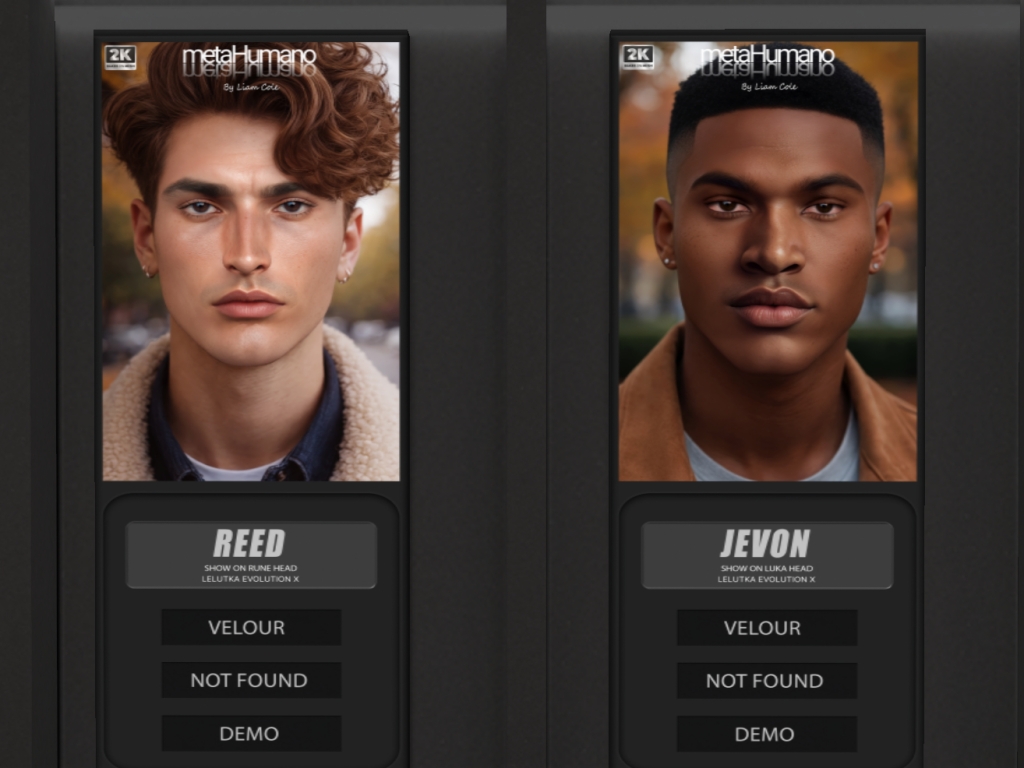This screenshot has width=1024, height=768.
Task: Get the Reed skin DEMO
Action: [x=251, y=733]
